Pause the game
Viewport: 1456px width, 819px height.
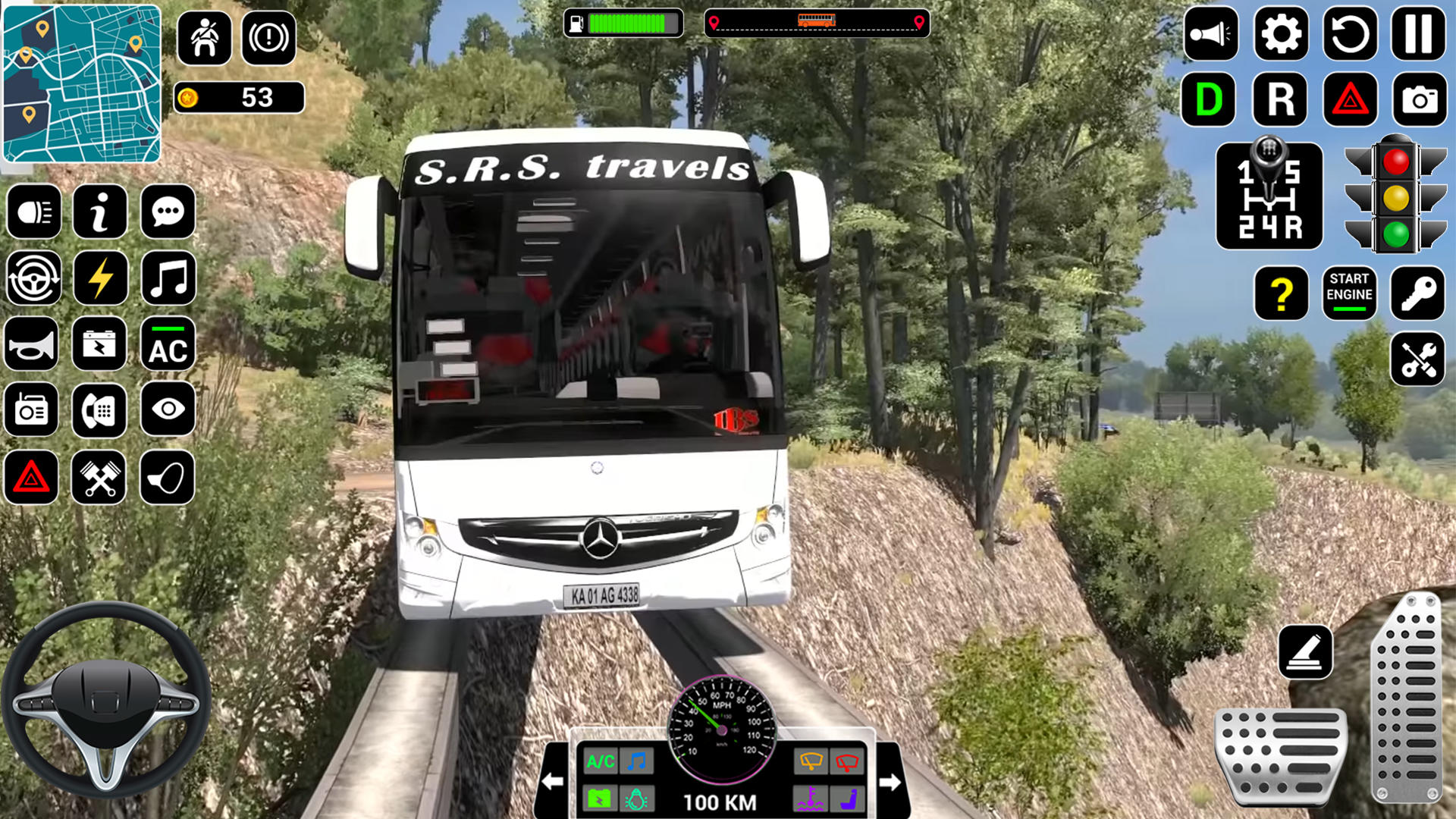click(1420, 33)
